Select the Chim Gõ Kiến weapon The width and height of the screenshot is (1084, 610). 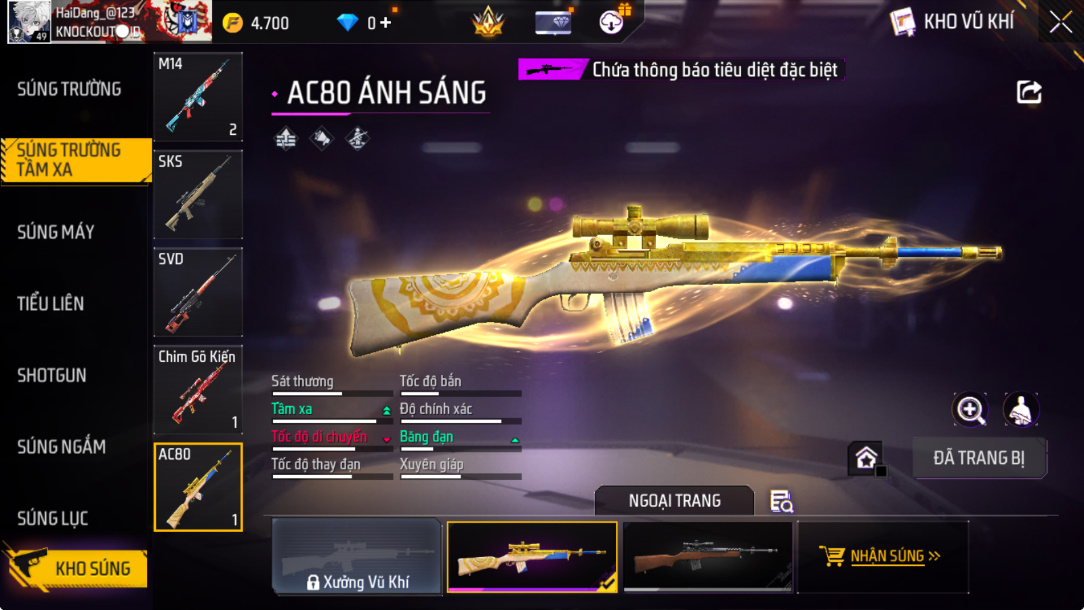[x=198, y=389]
